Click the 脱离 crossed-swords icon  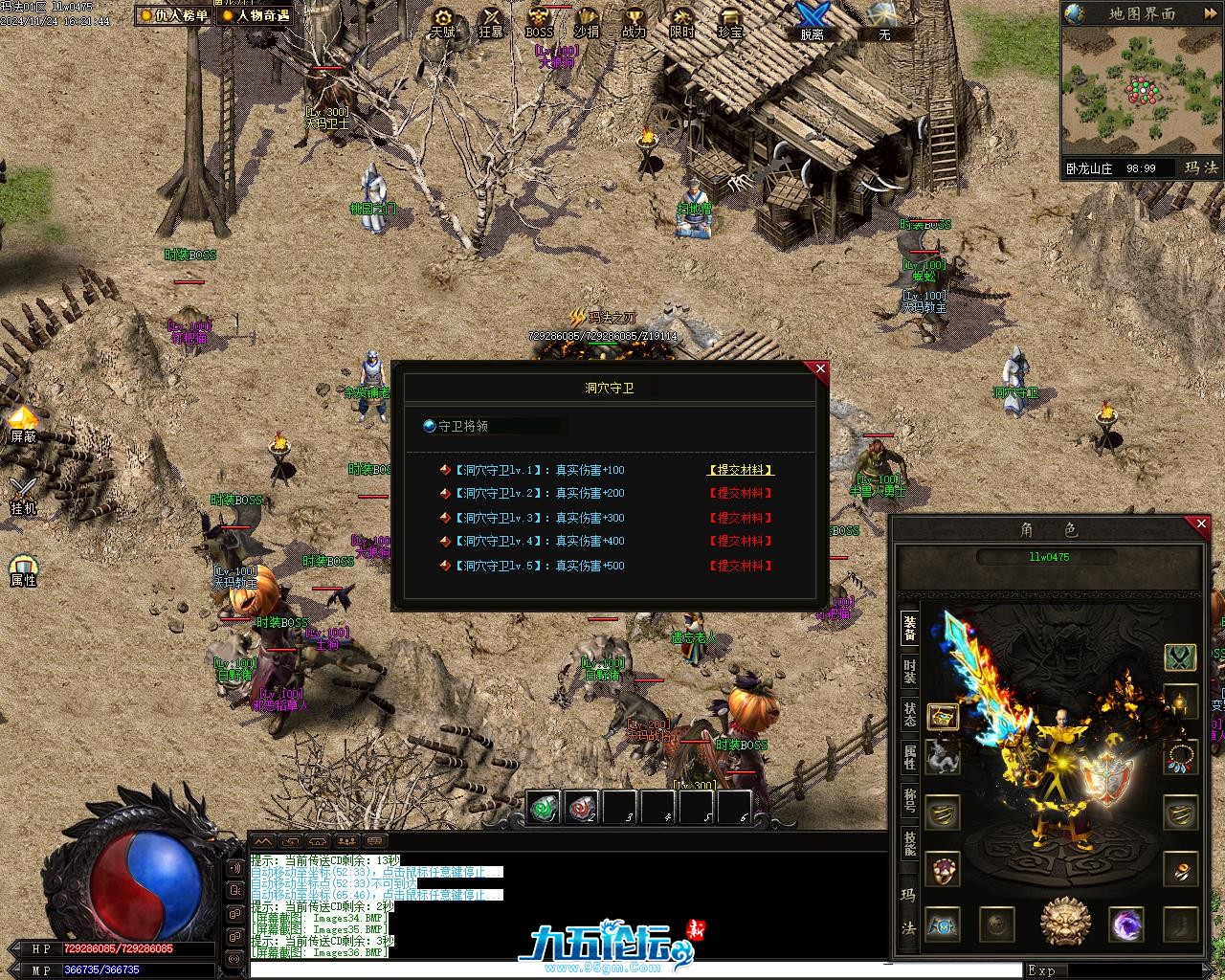pos(812,20)
